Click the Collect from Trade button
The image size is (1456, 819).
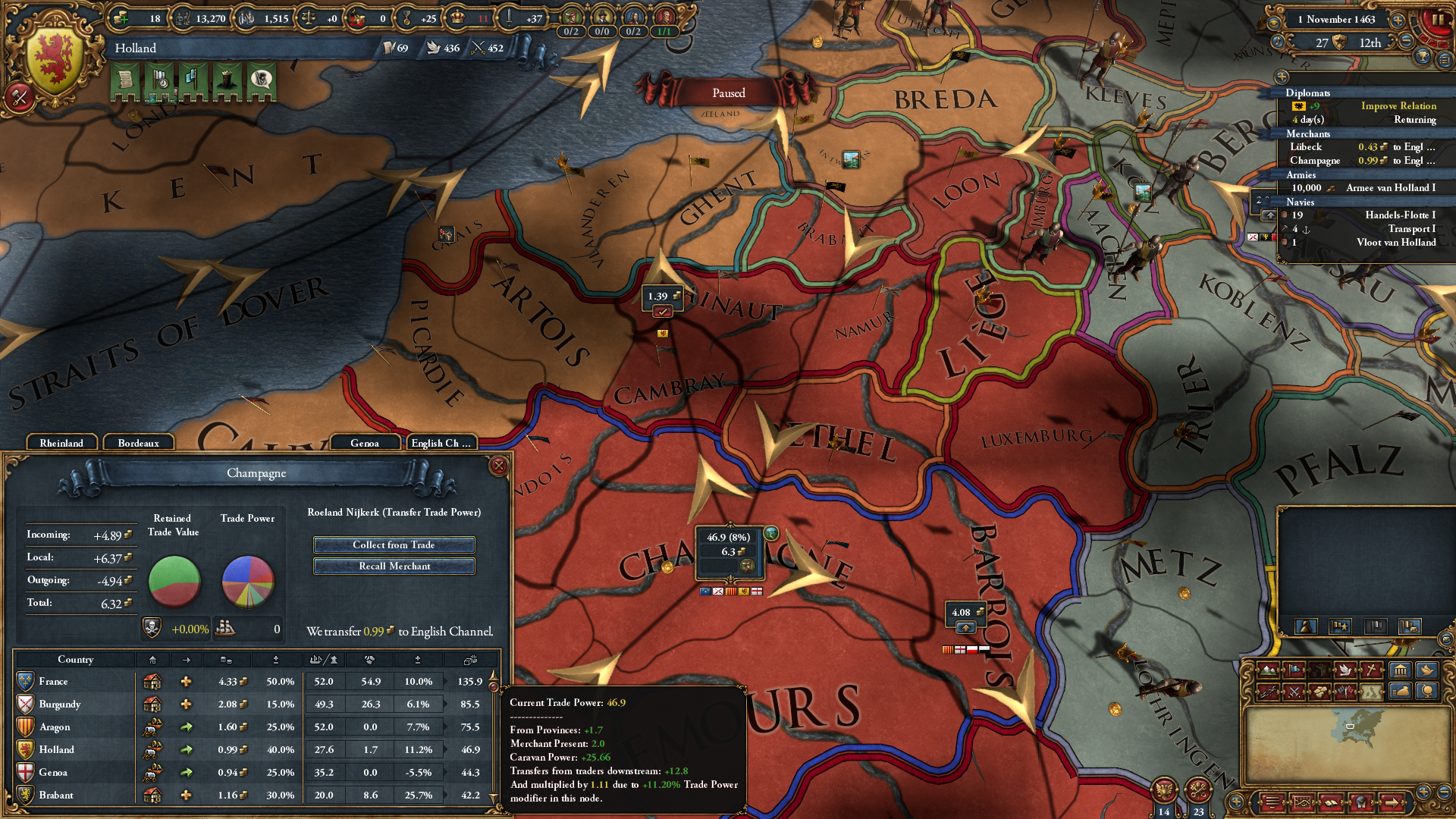coord(394,544)
